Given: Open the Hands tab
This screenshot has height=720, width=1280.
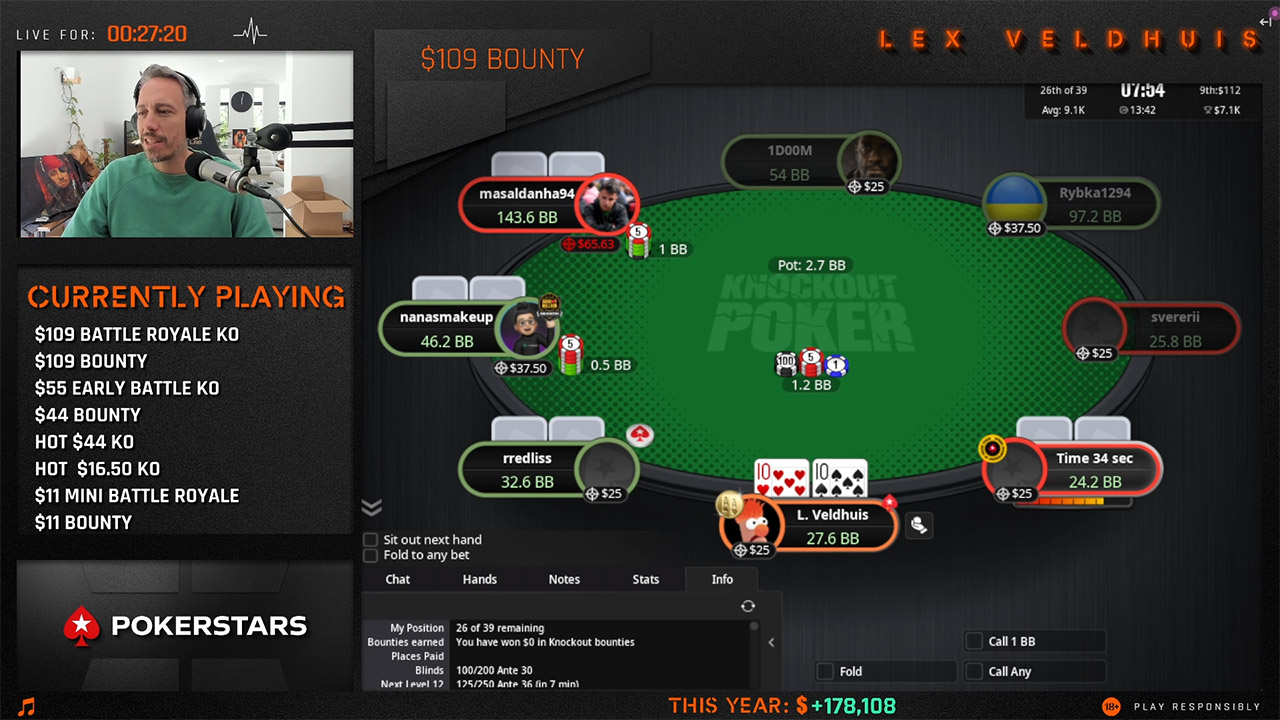Looking at the screenshot, I should (x=479, y=579).
